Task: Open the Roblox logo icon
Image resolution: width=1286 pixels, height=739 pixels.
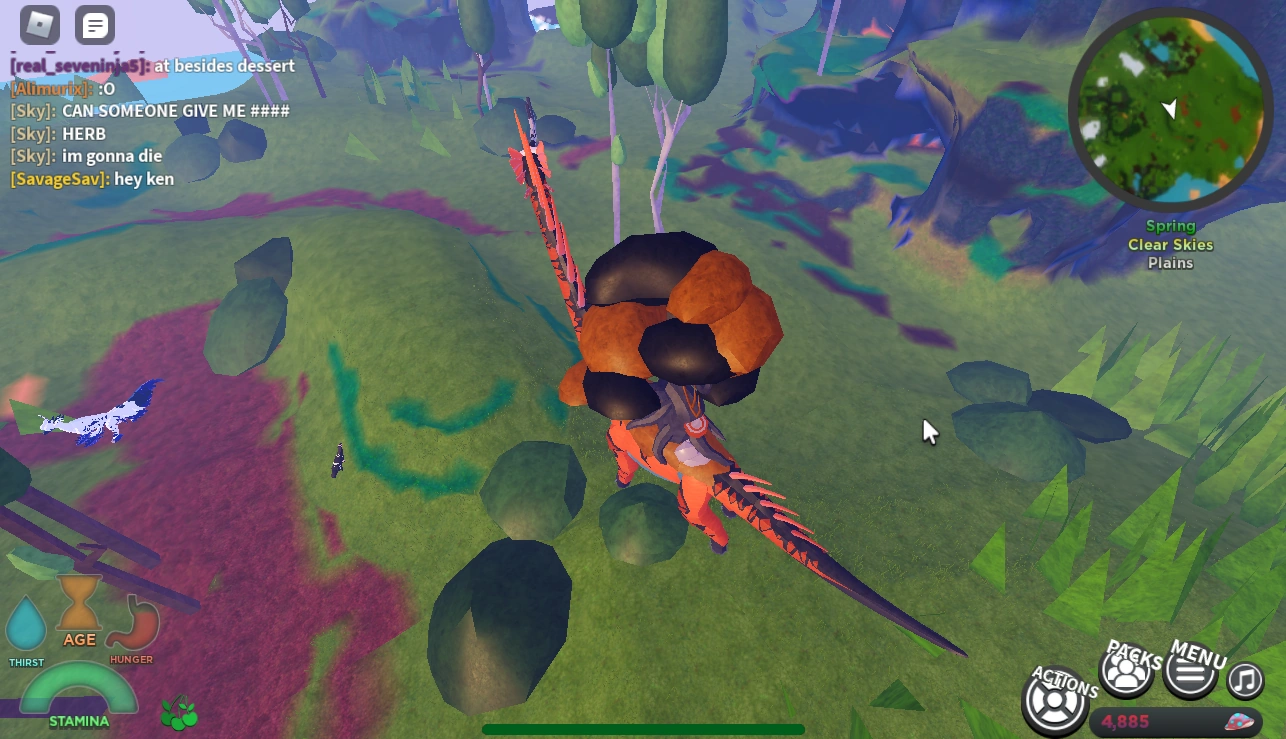Action: [40, 26]
